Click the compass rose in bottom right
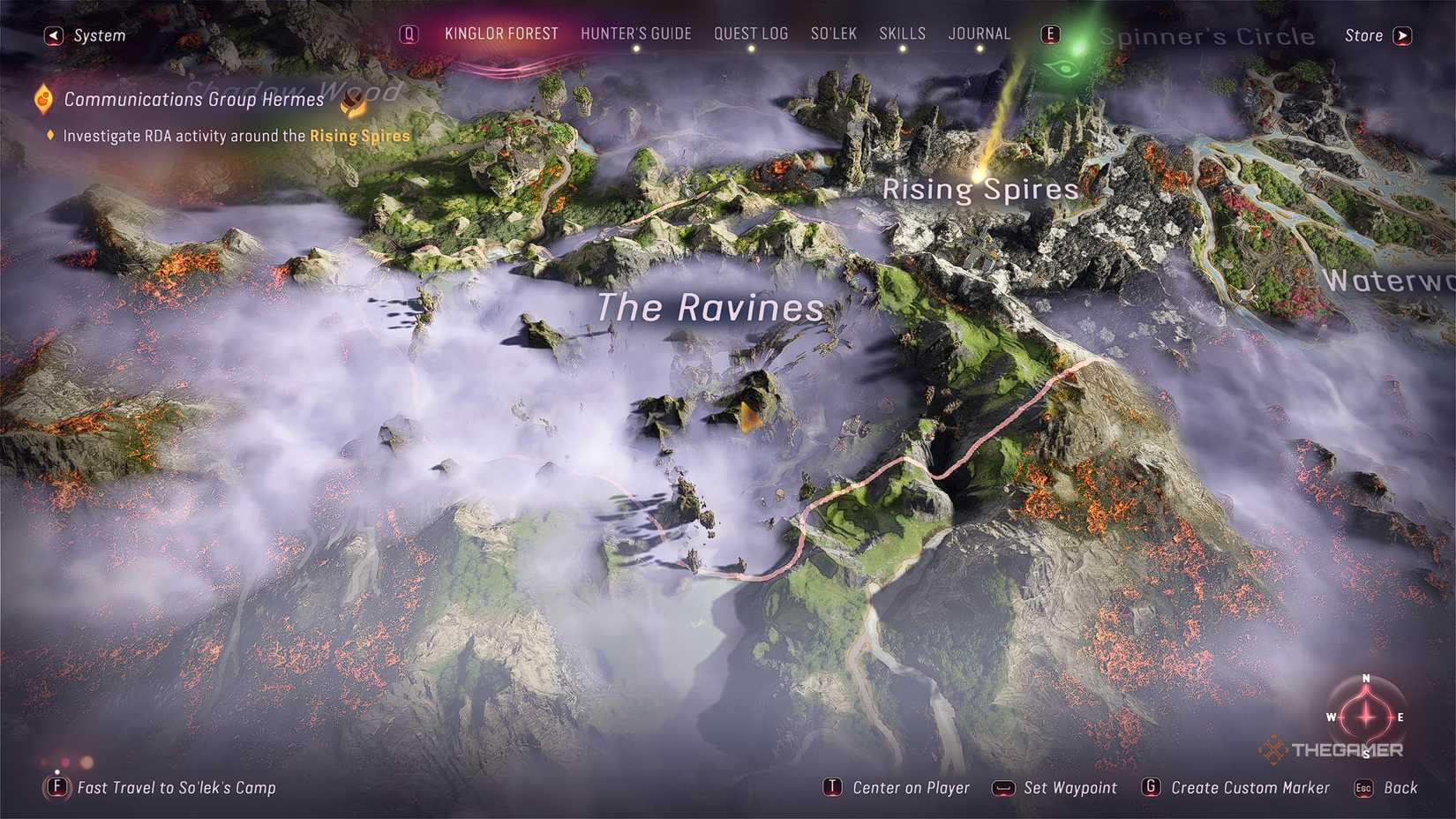 (1364, 717)
